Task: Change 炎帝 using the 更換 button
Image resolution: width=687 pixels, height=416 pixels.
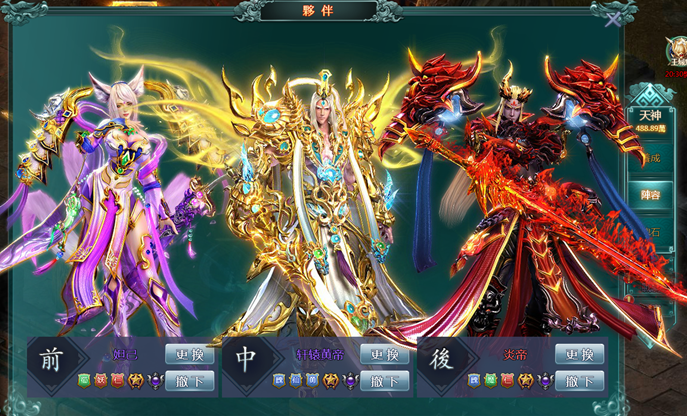Action: [579, 355]
